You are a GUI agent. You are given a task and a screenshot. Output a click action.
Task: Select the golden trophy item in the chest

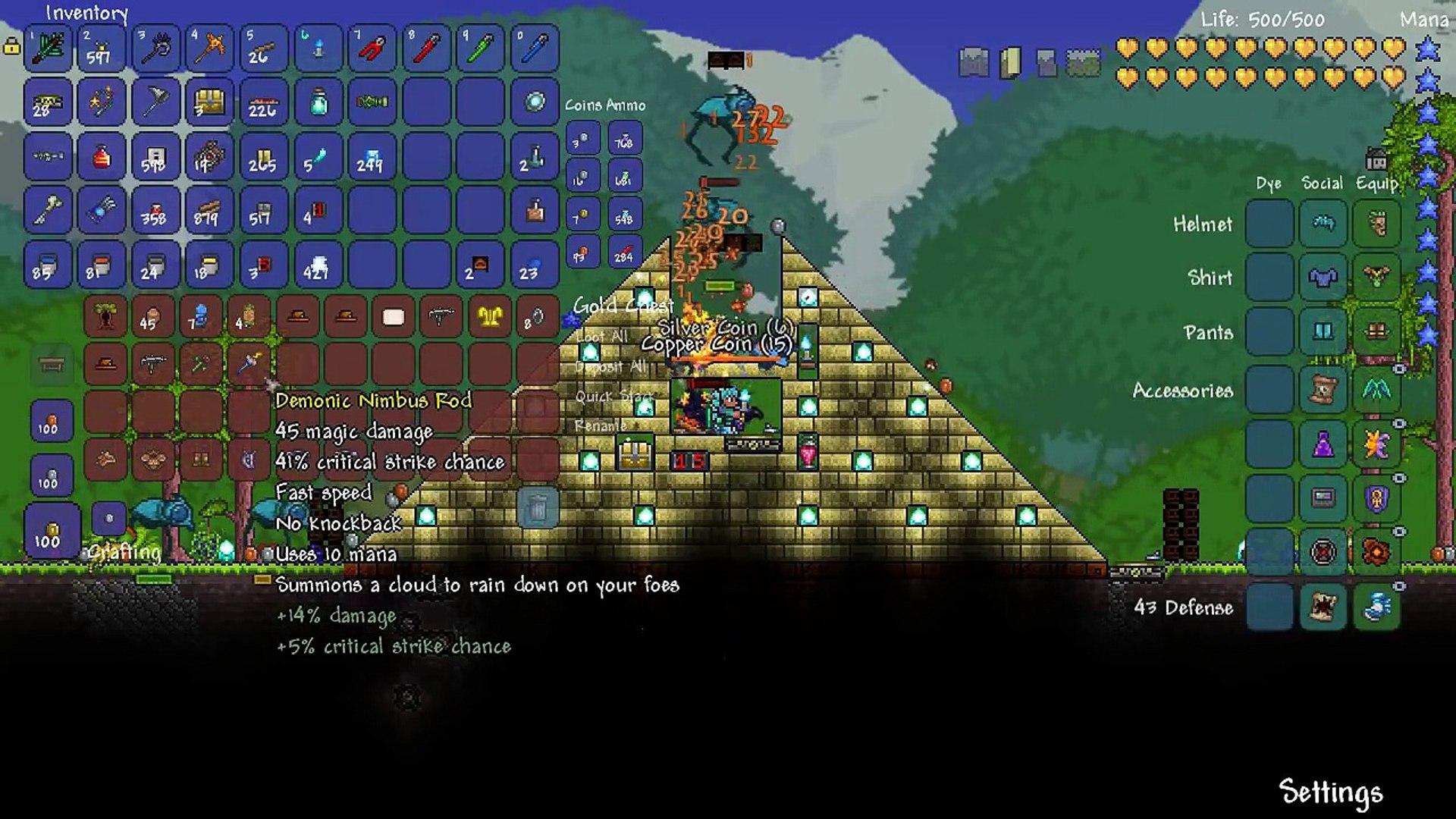(489, 317)
